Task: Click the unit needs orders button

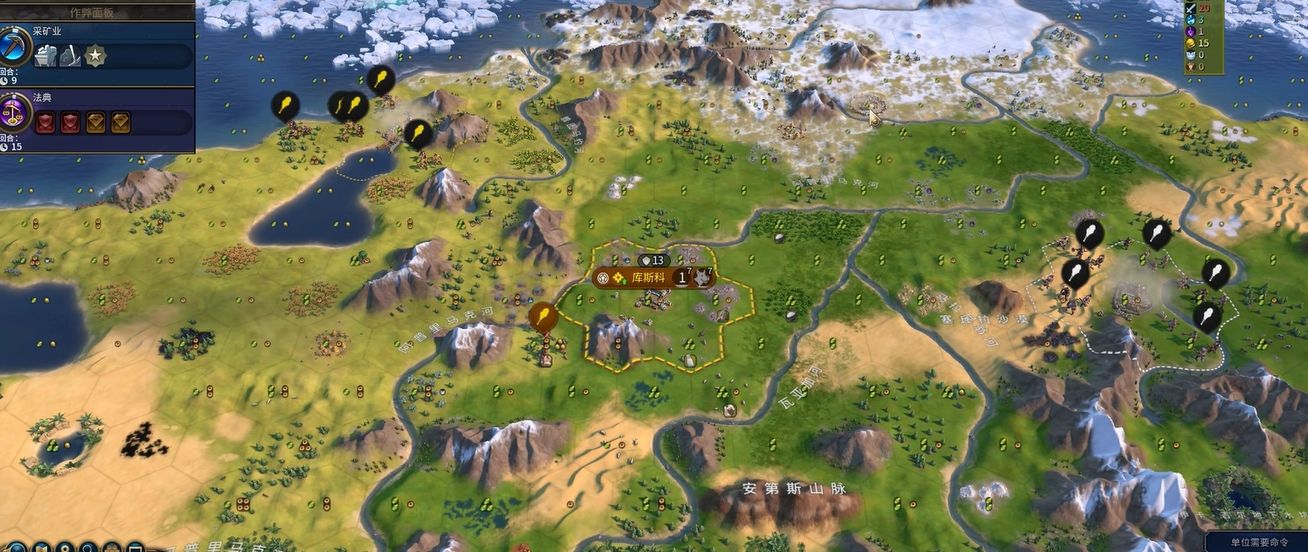Action: (x=1258, y=542)
